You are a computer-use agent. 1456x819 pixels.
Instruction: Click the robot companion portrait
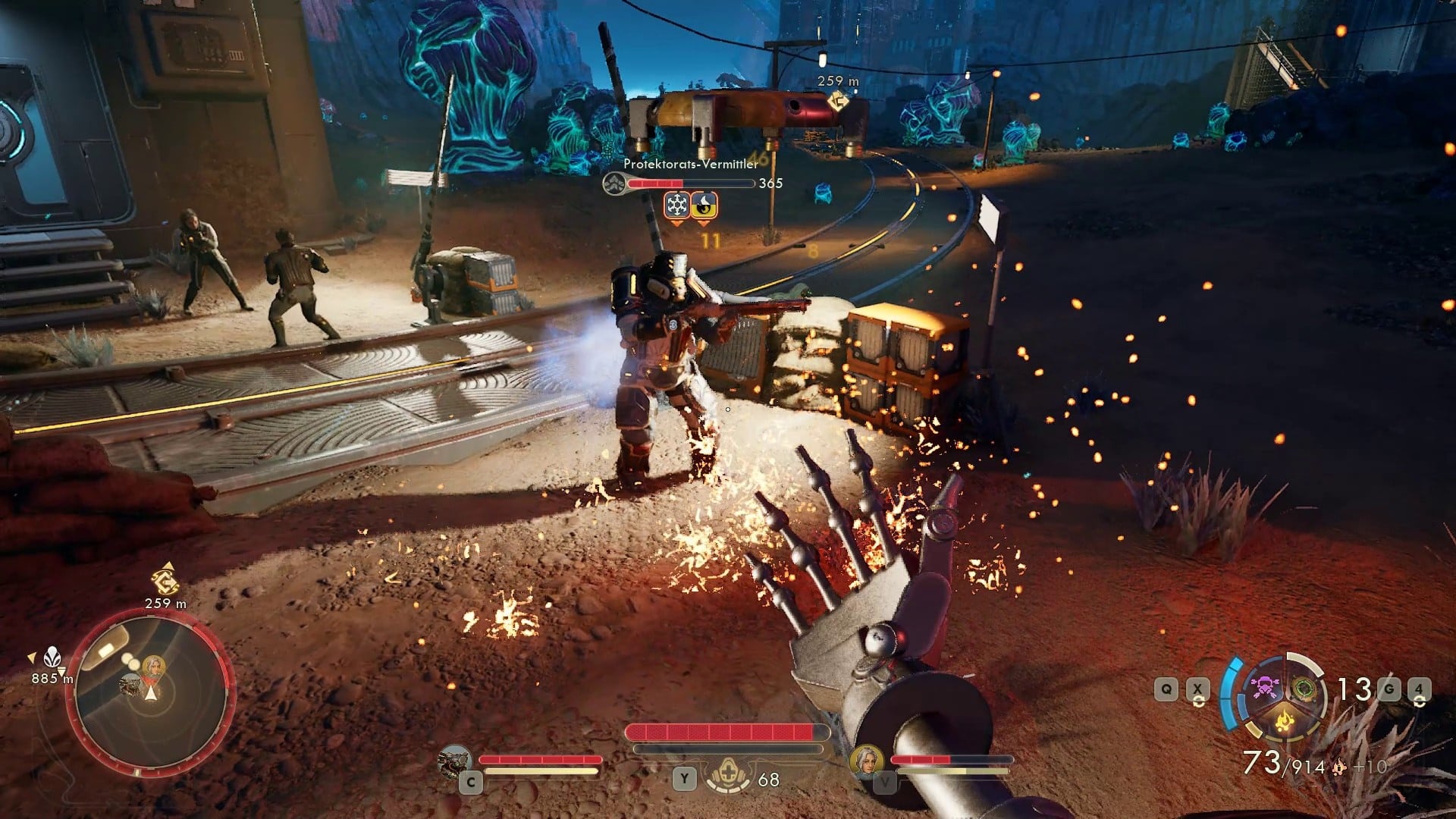(x=455, y=761)
